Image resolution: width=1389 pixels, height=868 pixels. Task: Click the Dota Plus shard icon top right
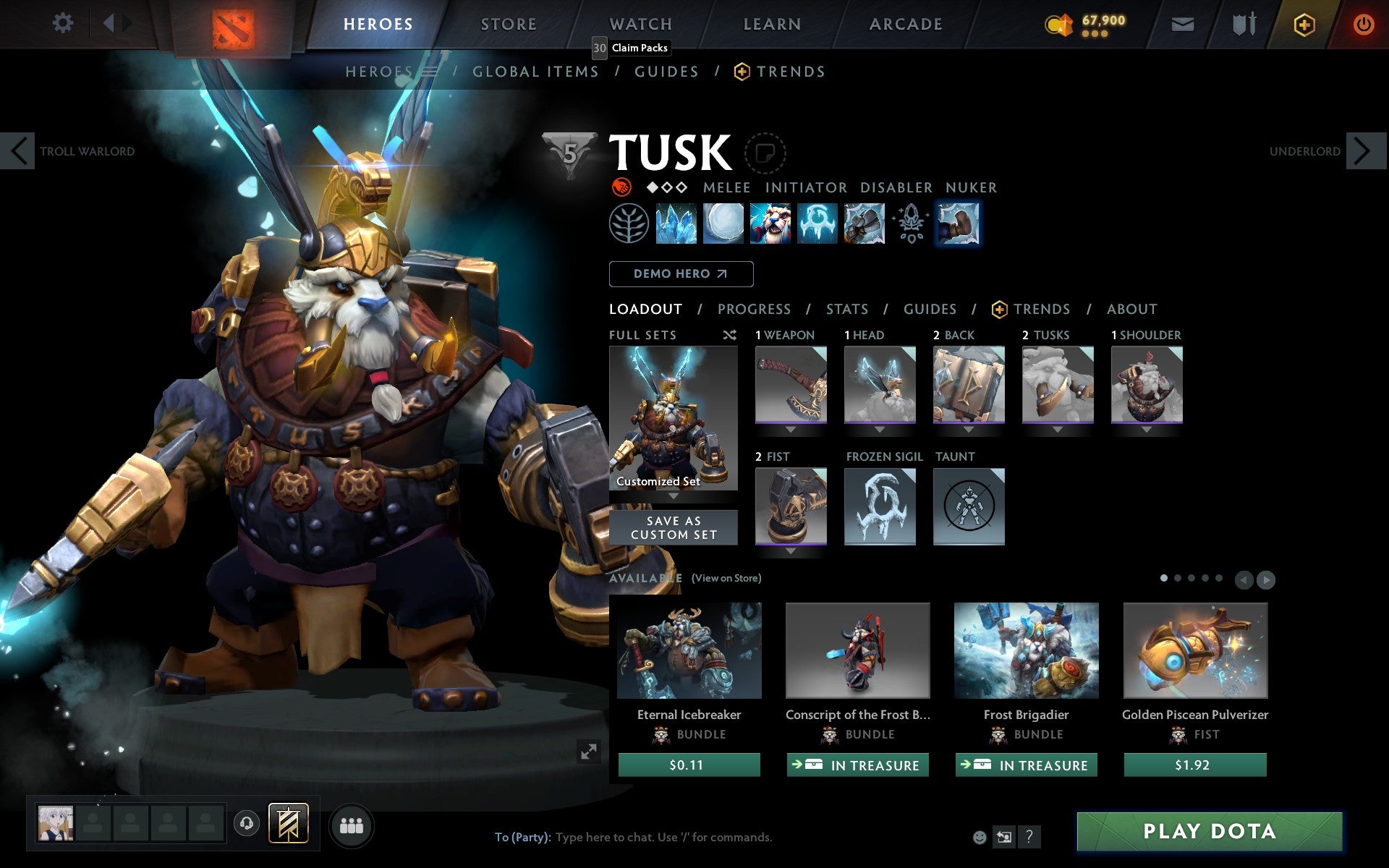coord(1303,24)
